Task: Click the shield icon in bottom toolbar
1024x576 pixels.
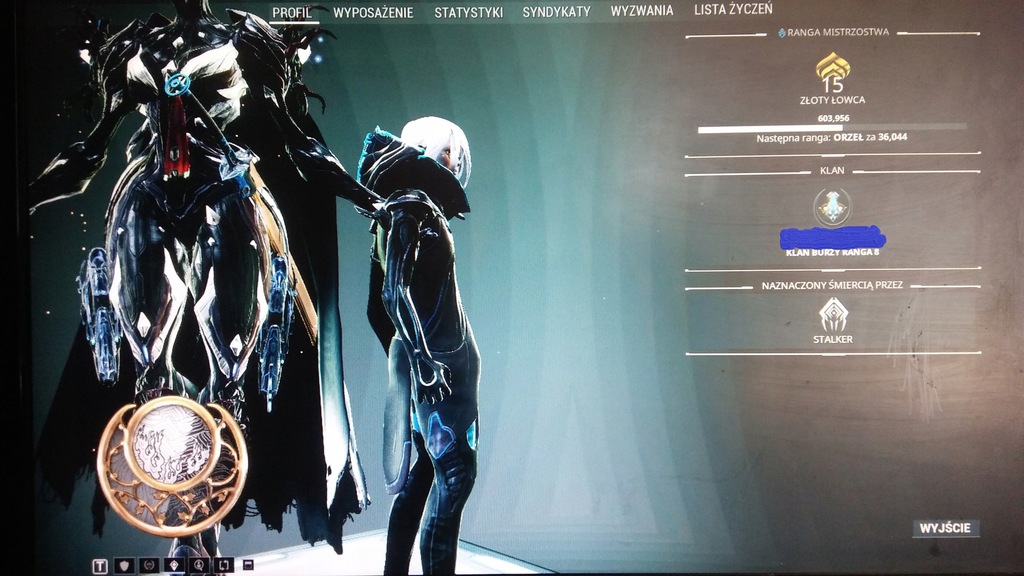Action: 124,566
